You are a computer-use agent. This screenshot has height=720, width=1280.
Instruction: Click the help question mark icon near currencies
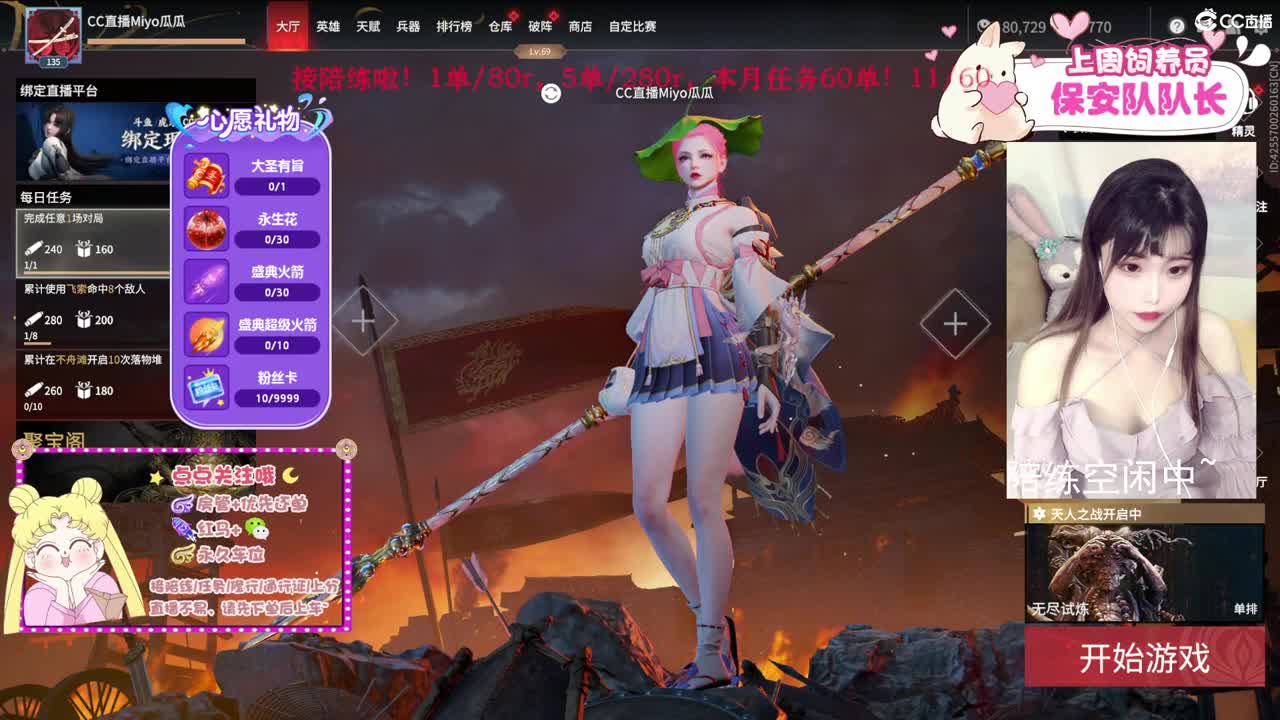[1177, 26]
